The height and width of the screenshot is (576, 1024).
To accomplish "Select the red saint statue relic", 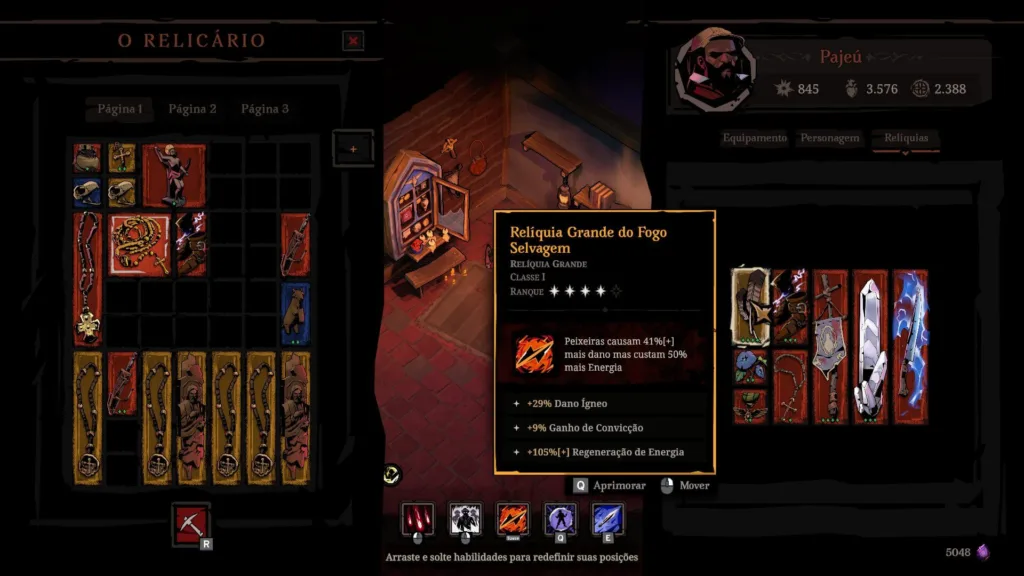I will click(x=174, y=175).
